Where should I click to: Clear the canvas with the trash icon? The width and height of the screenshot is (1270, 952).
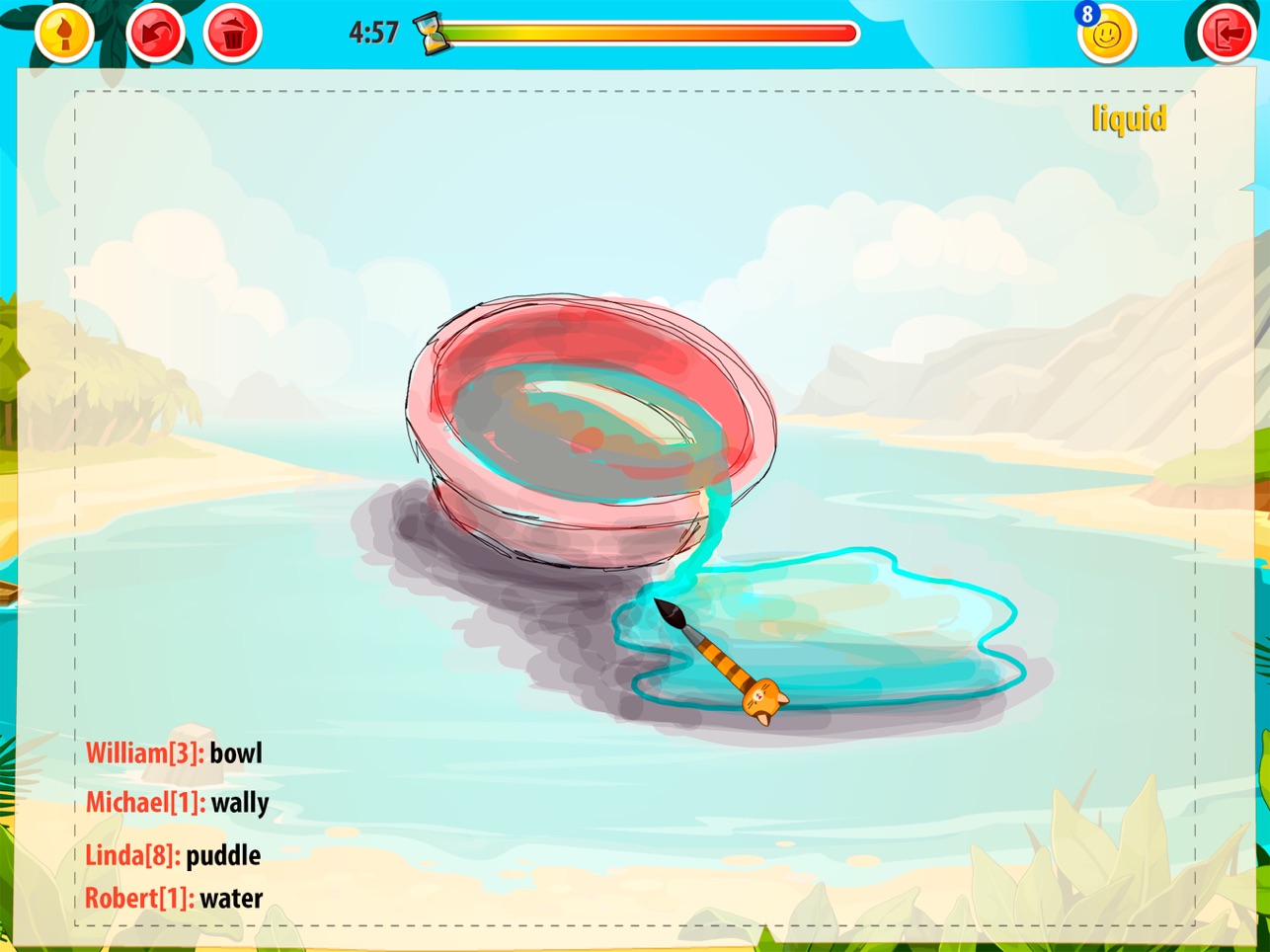(x=231, y=32)
